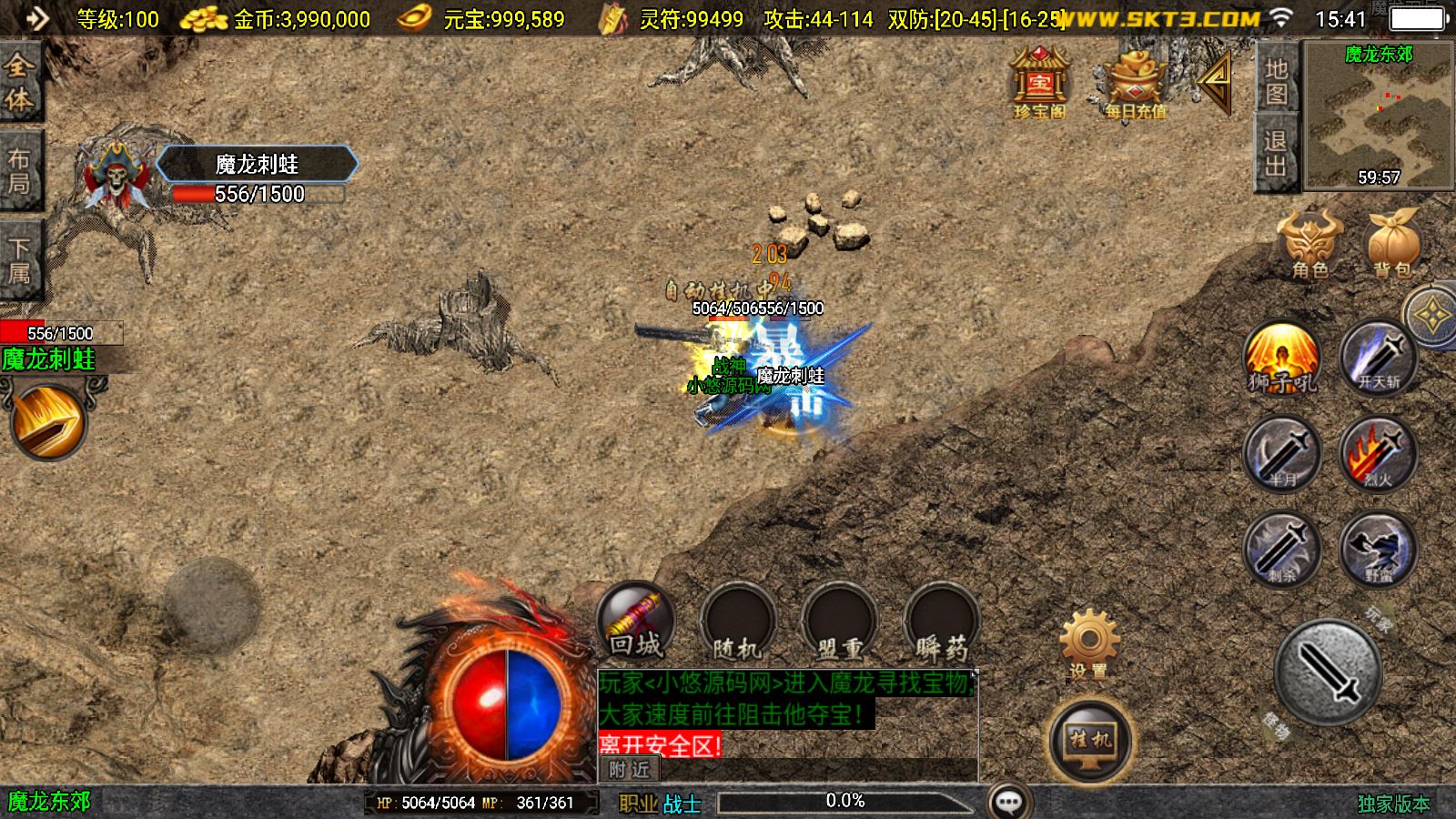The height and width of the screenshot is (819, 1456).
Task: Select the 附近 nearby chat channel
Action: pos(629,770)
